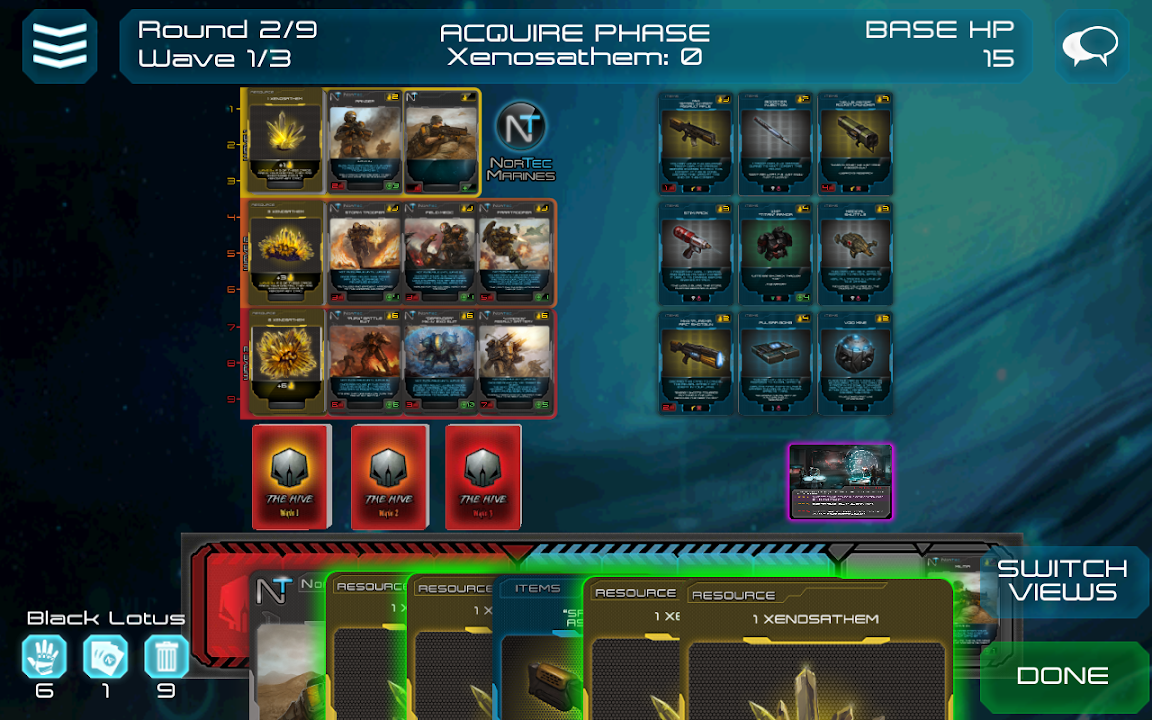
Task: Choose the Stim Pack item card
Action: [x=696, y=253]
